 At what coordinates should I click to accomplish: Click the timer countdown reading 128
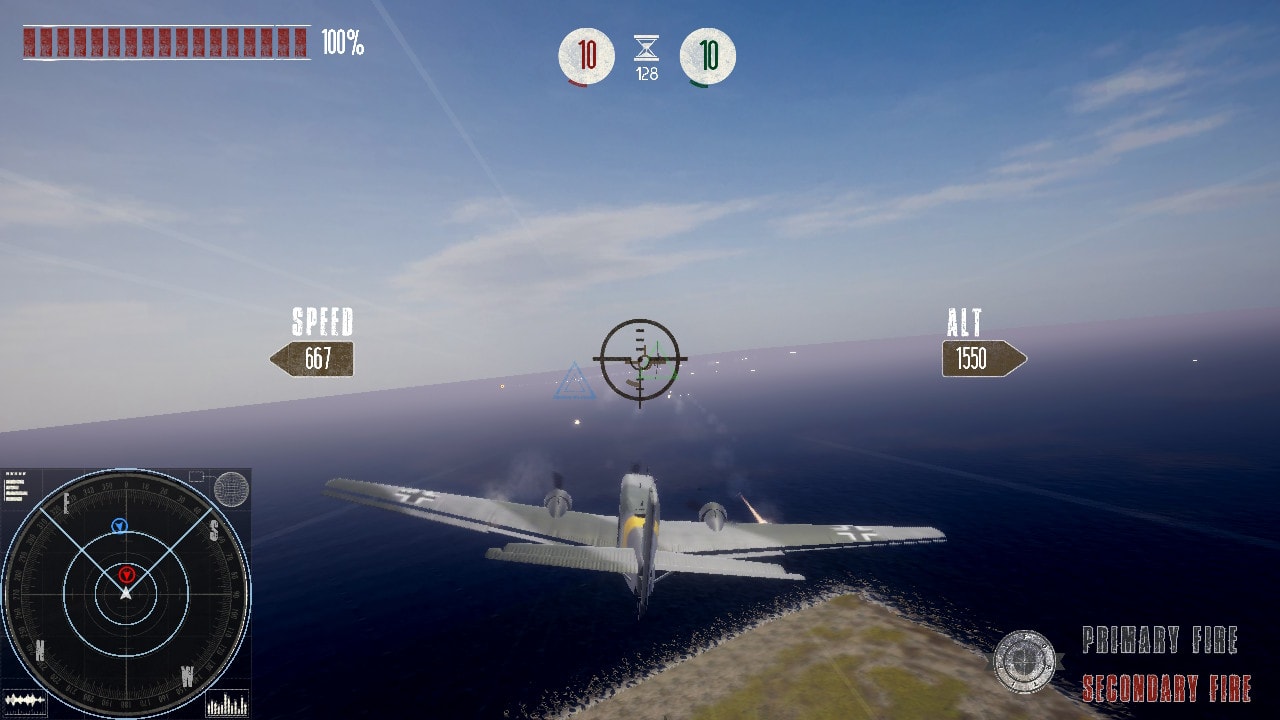pos(645,72)
